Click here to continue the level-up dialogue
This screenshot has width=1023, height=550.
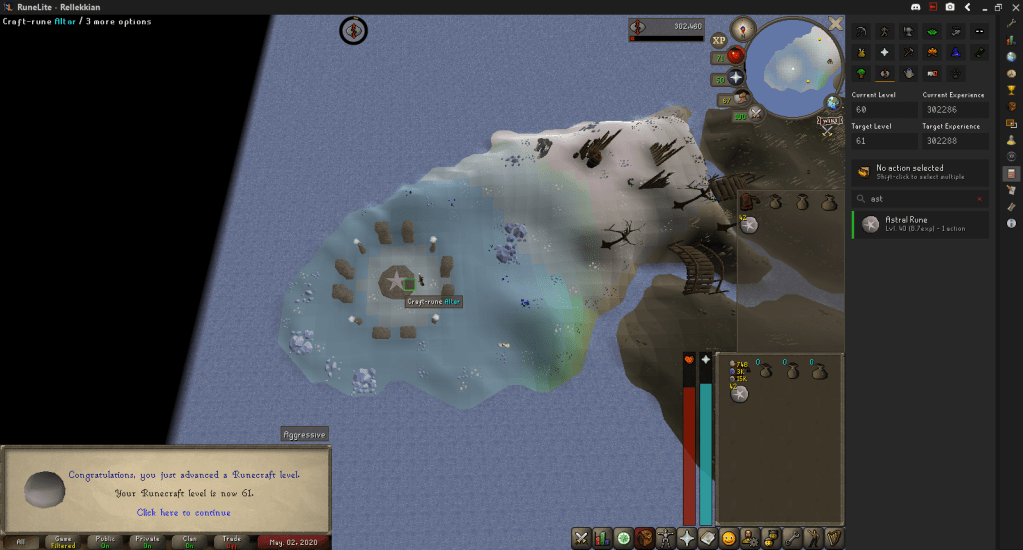point(183,512)
